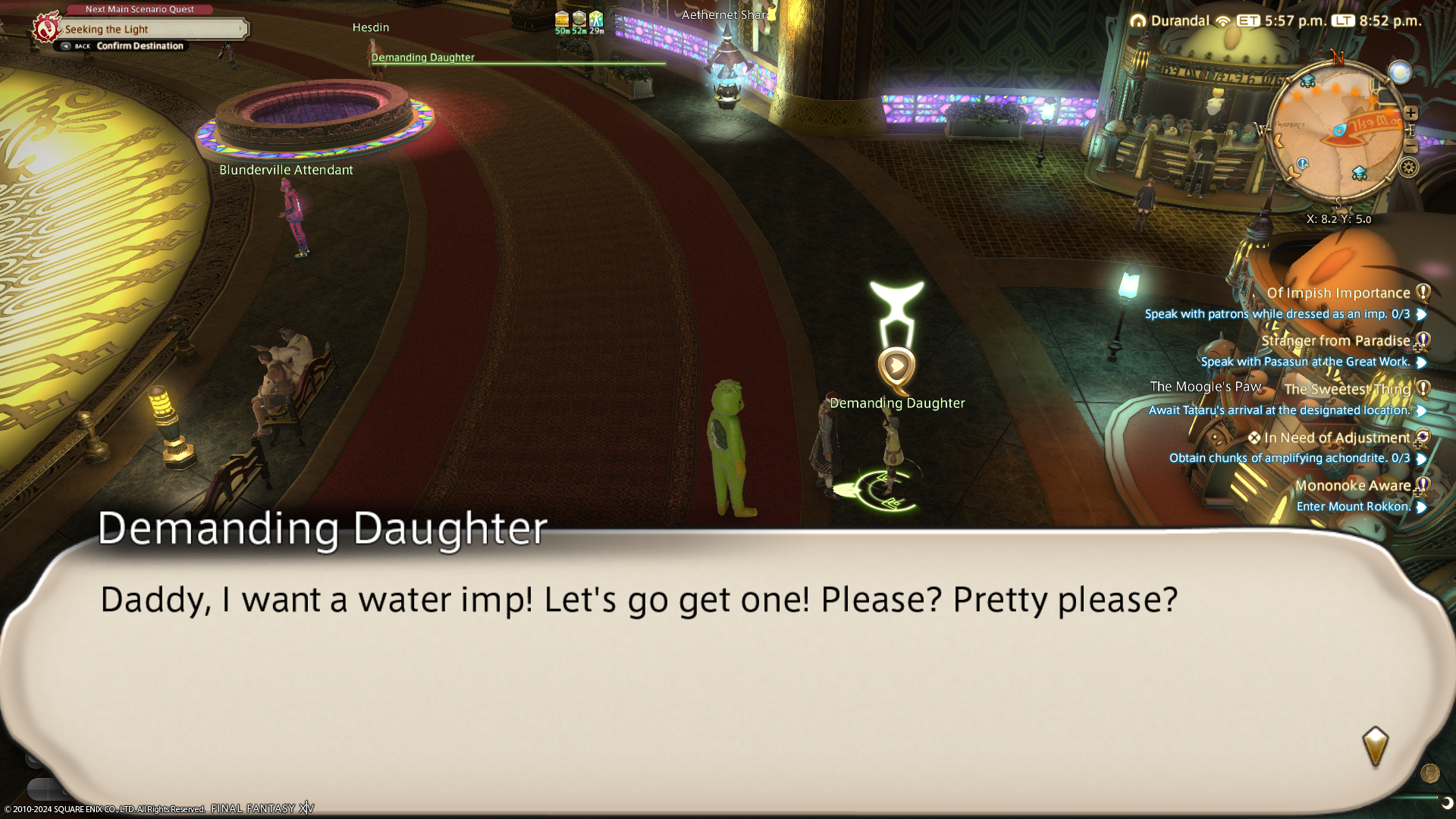Click the green glowing figure buff icon

(x=596, y=20)
